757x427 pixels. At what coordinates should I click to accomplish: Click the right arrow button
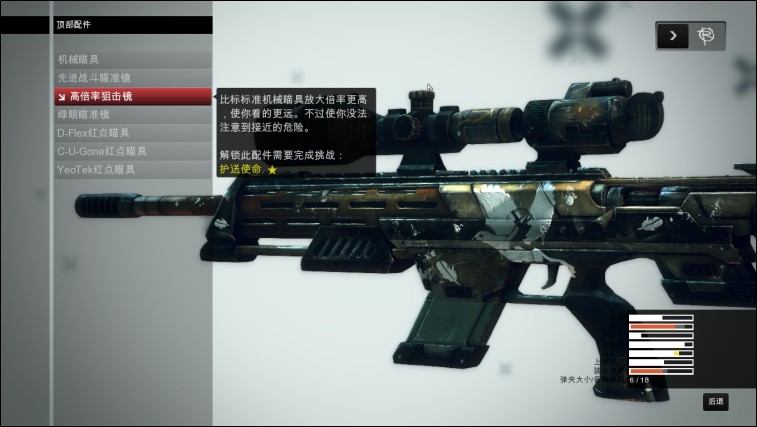pyautogui.click(x=673, y=36)
